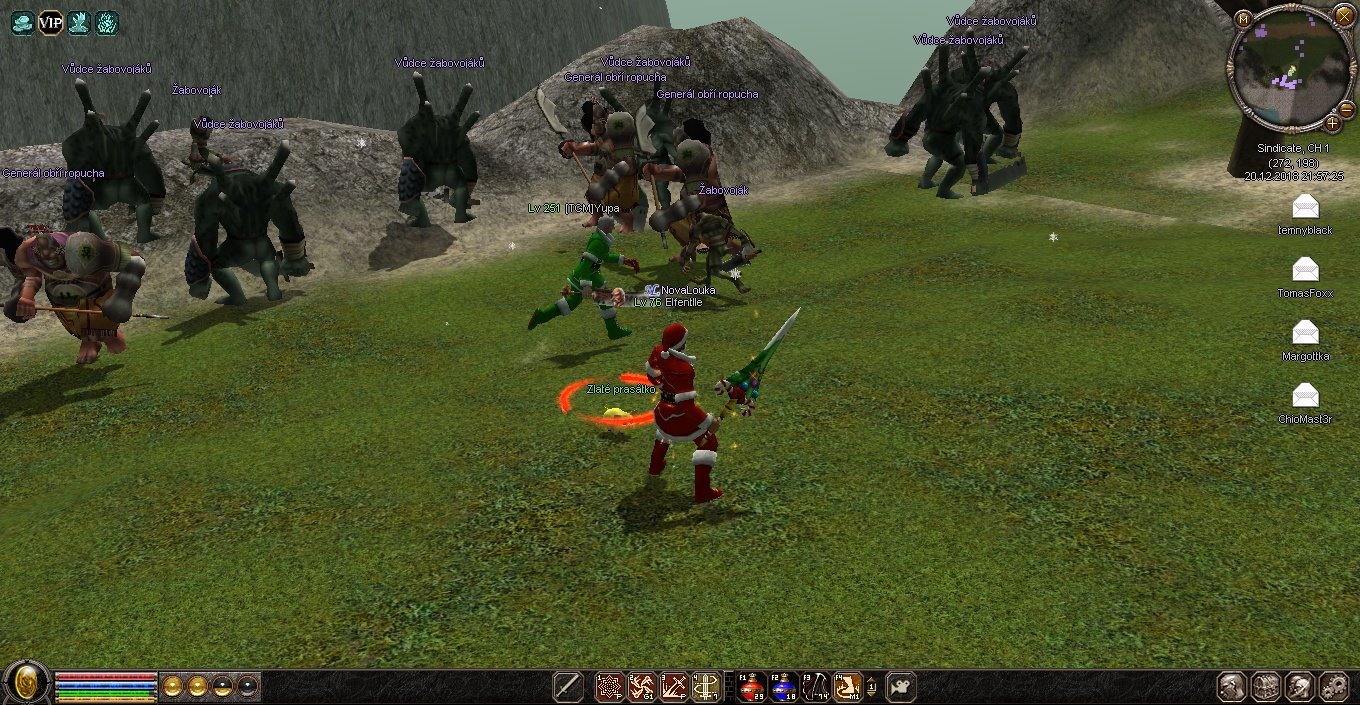Open the whisper message from temnyblack
1360x705 pixels.
point(1305,207)
